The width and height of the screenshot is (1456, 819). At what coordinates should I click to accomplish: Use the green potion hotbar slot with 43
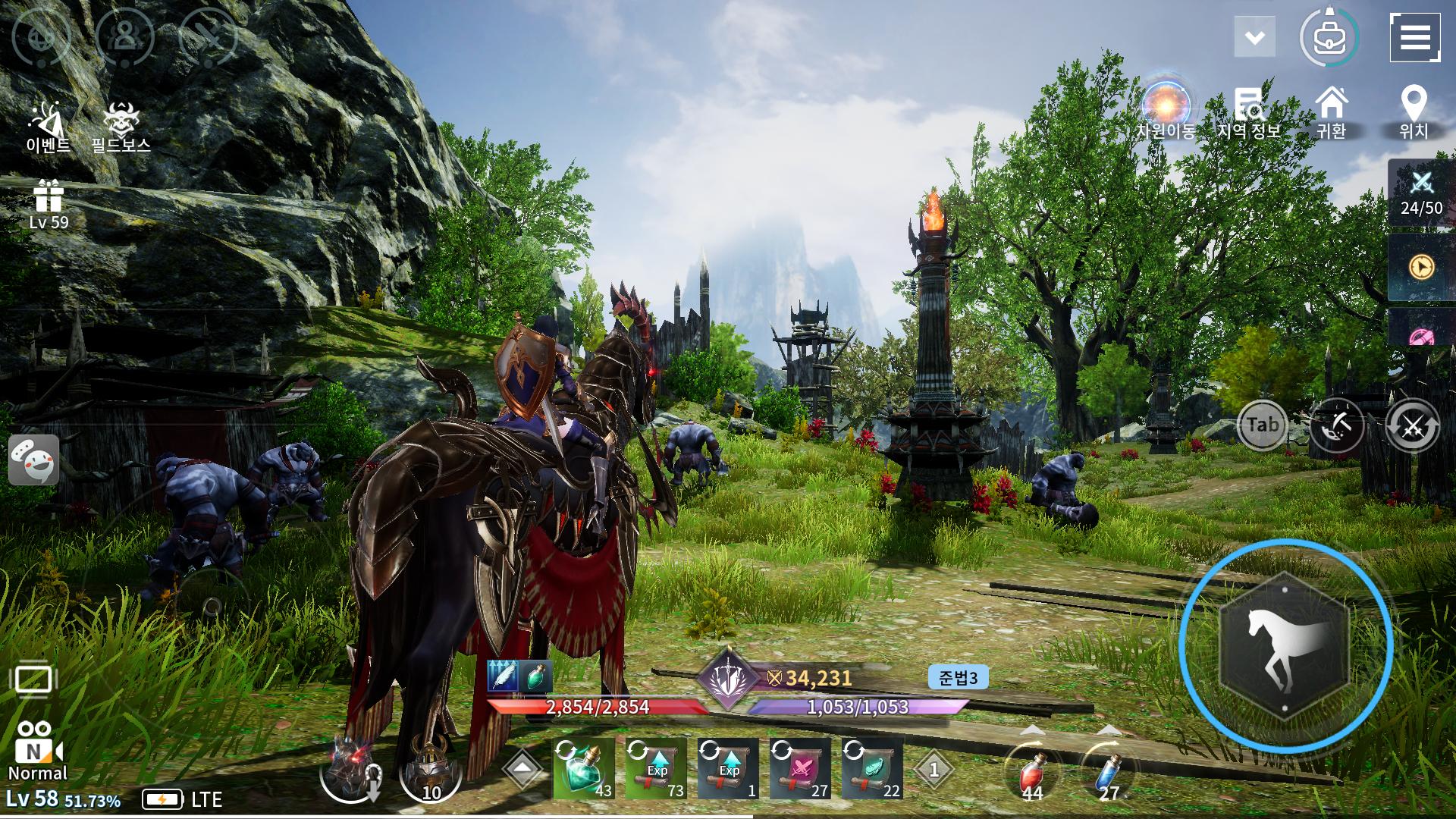[583, 768]
